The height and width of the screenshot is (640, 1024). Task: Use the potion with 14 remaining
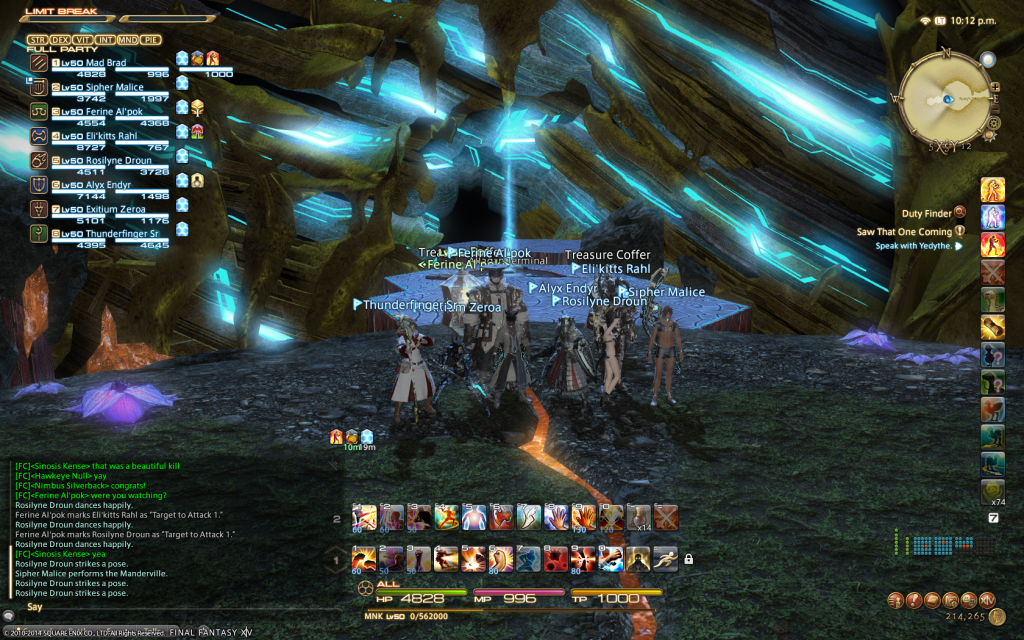click(637, 516)
